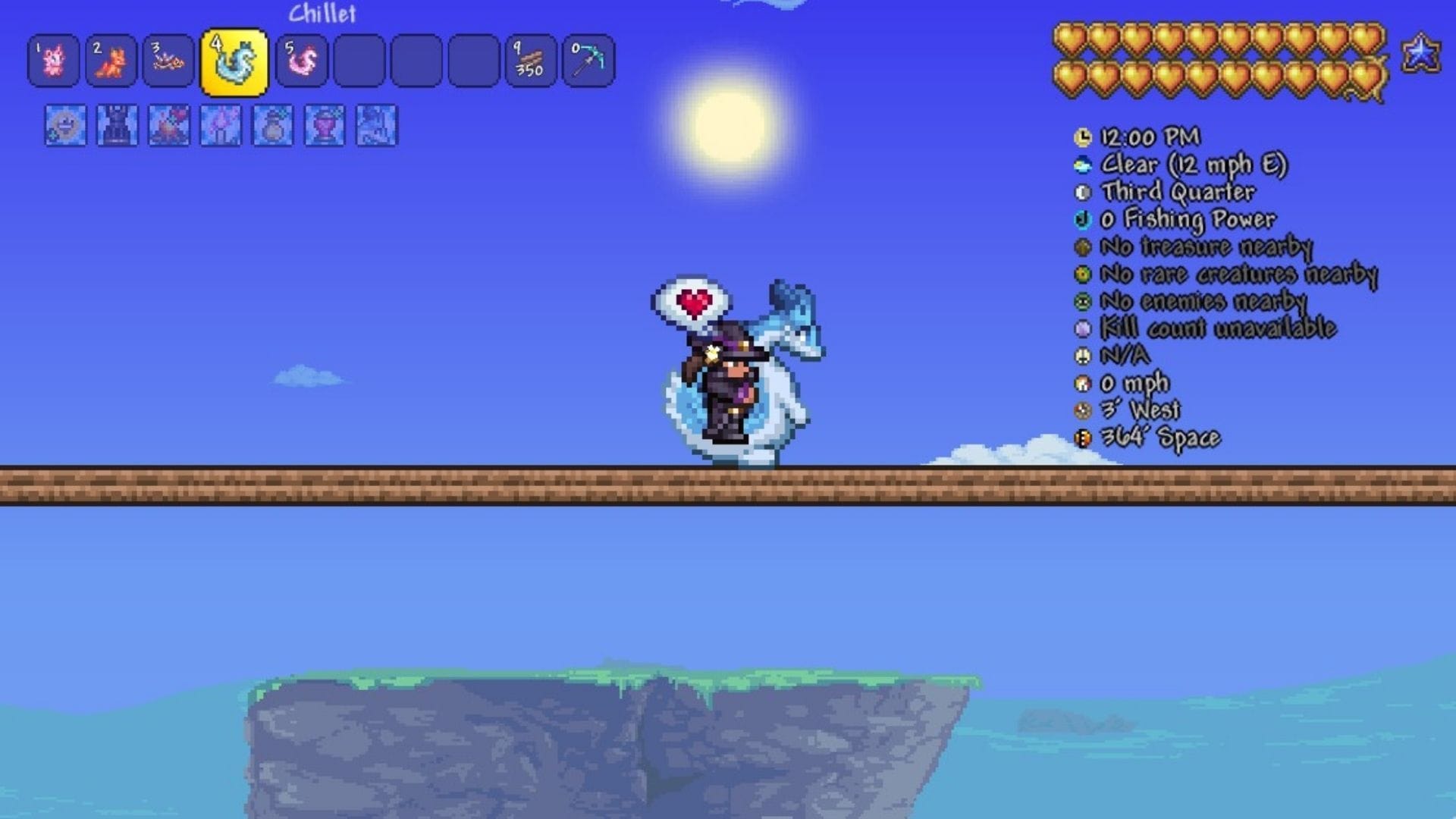Image resolution: width=1456 pixels, height=819 pixels.
Task: Select the highlighted Chillet dragon slot
Action: coord(234,62)
